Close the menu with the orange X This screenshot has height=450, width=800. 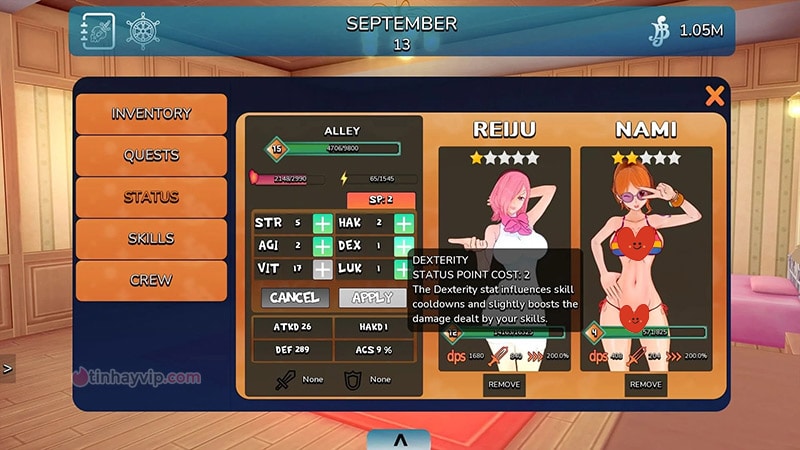point(714,96)
